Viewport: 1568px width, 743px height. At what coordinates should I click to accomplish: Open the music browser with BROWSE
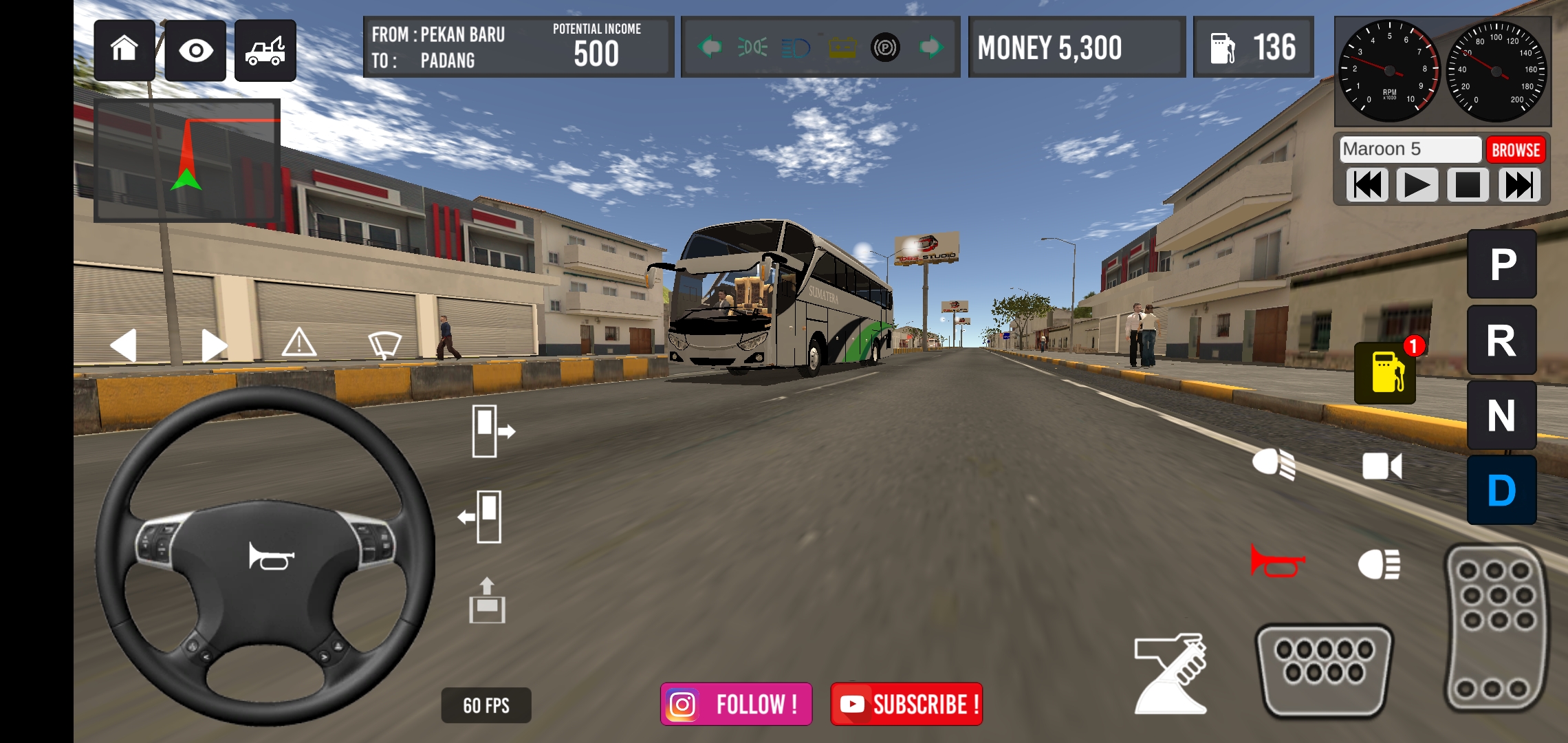(1516, 149)
